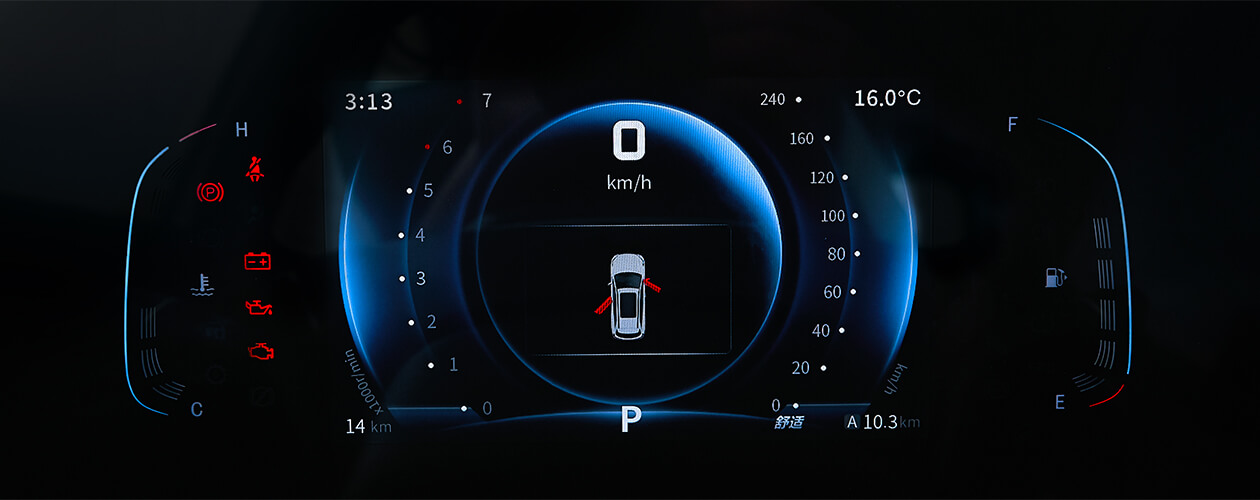Click the car door-open diagram
The height and width of the screenshot is (500, 1260).
coord(627,296)
